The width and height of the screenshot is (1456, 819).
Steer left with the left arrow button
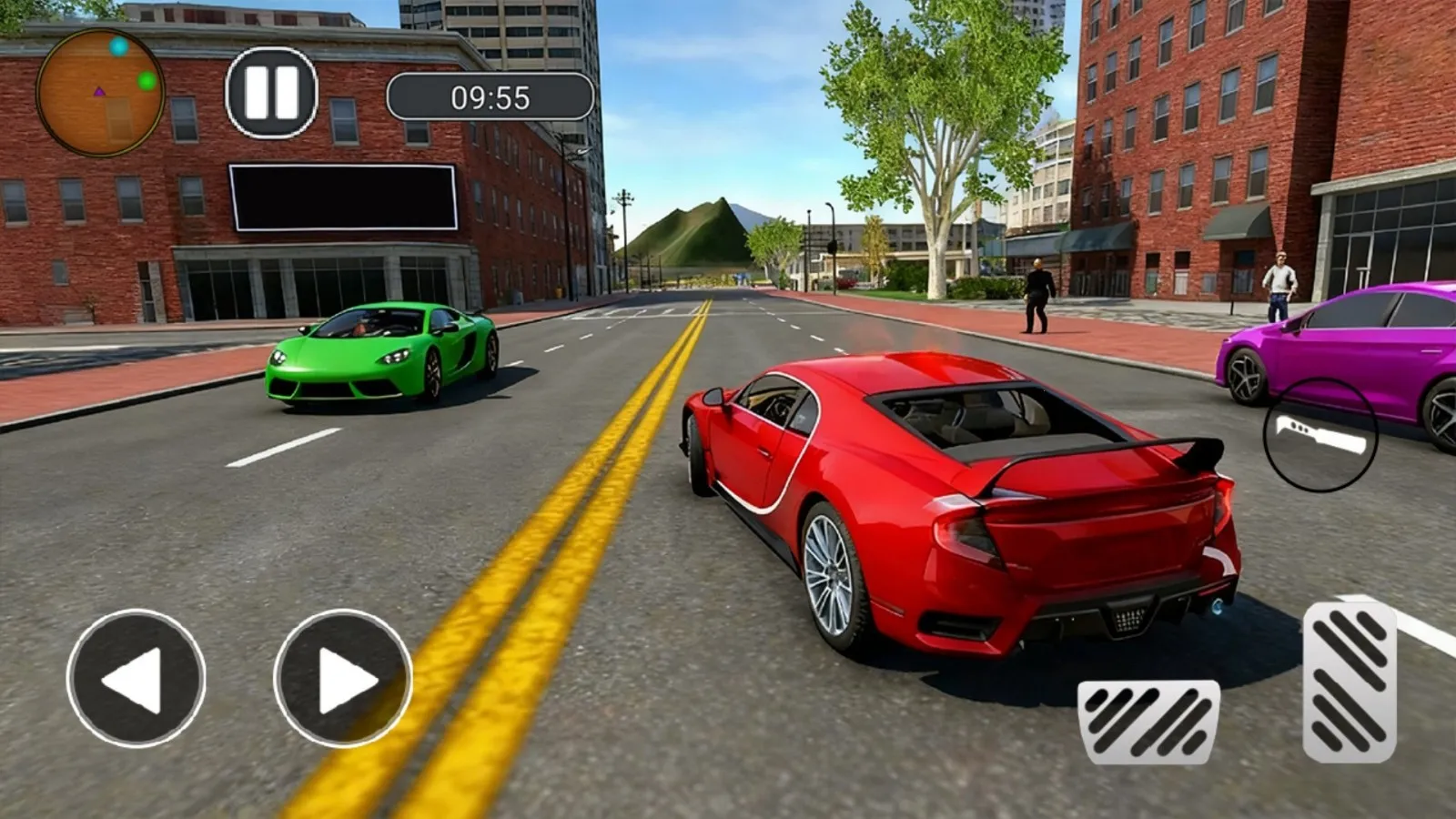point(136,678)
